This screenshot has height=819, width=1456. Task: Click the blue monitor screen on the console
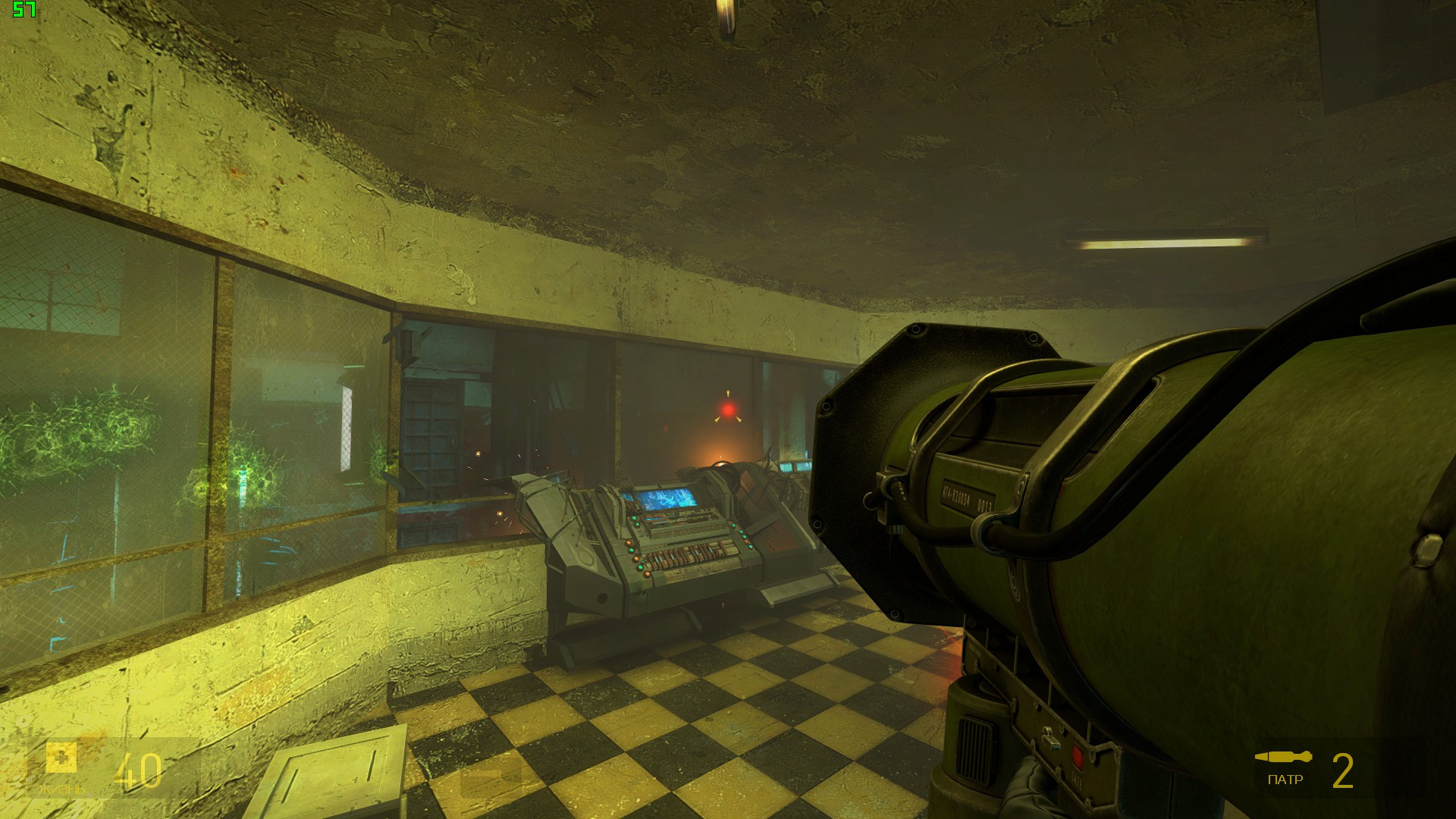pos(667,499)
